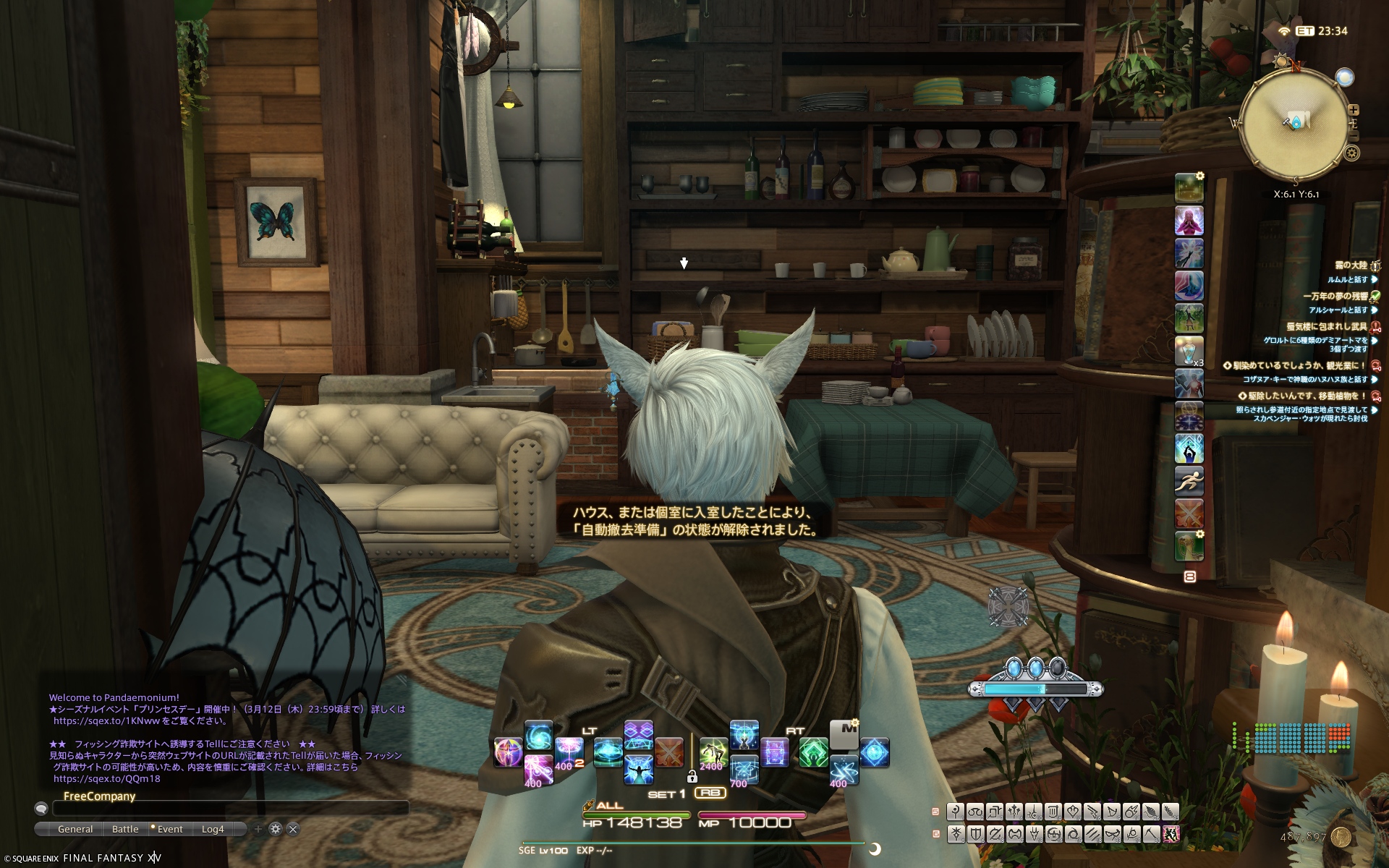Open the chat channel speech bubble selector

click(41, 809)
